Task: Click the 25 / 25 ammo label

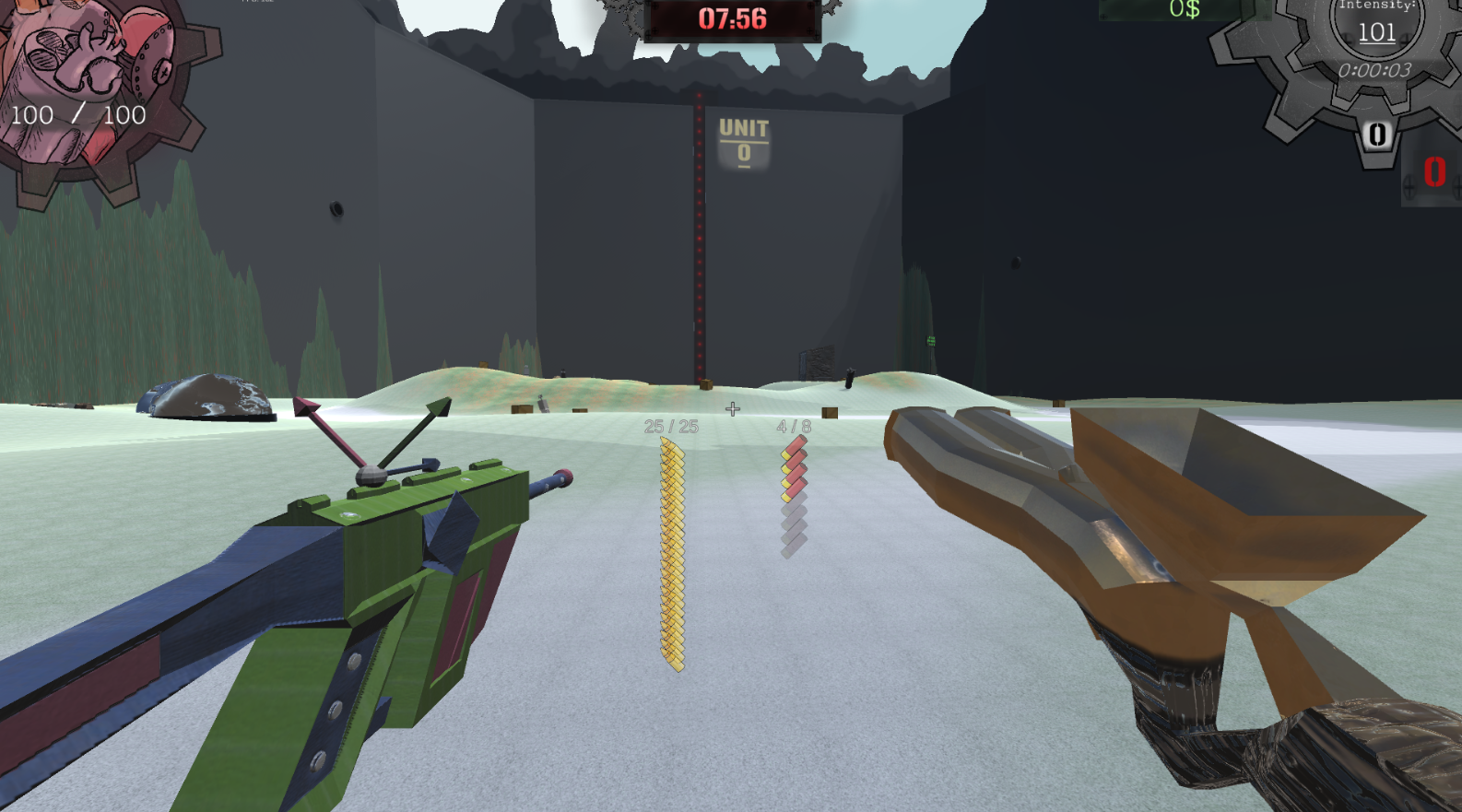Action: [671, 426]
